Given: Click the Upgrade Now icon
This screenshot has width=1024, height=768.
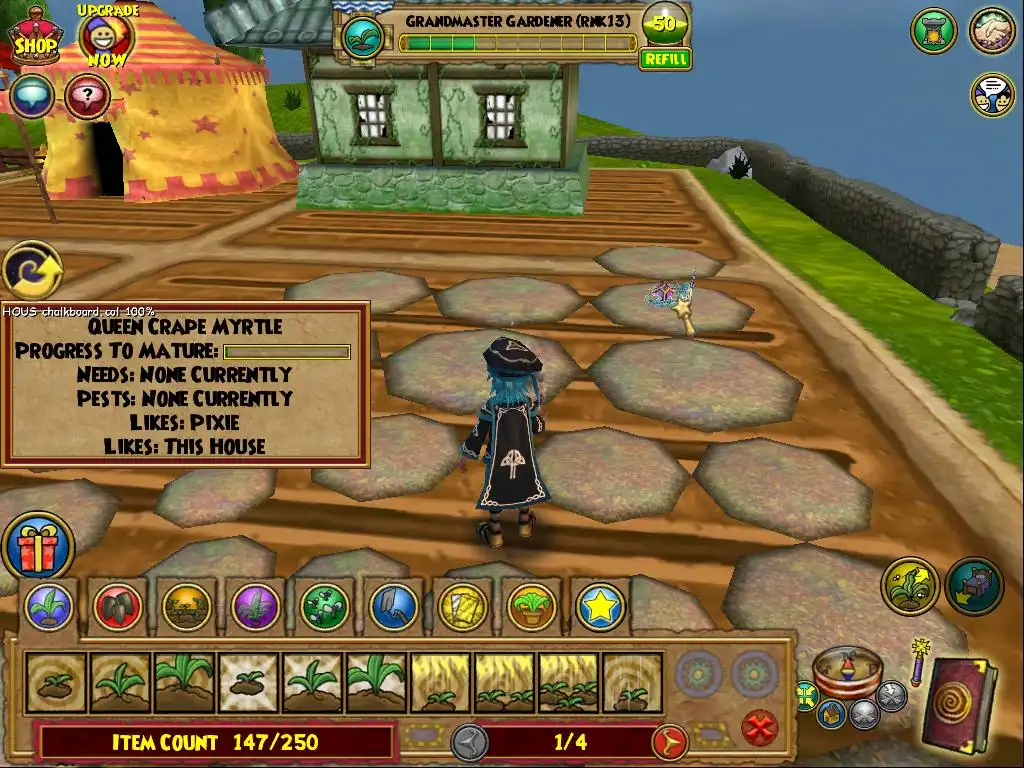Looking at the screenshot, I should pyautogui.click(x=105, y=37).
